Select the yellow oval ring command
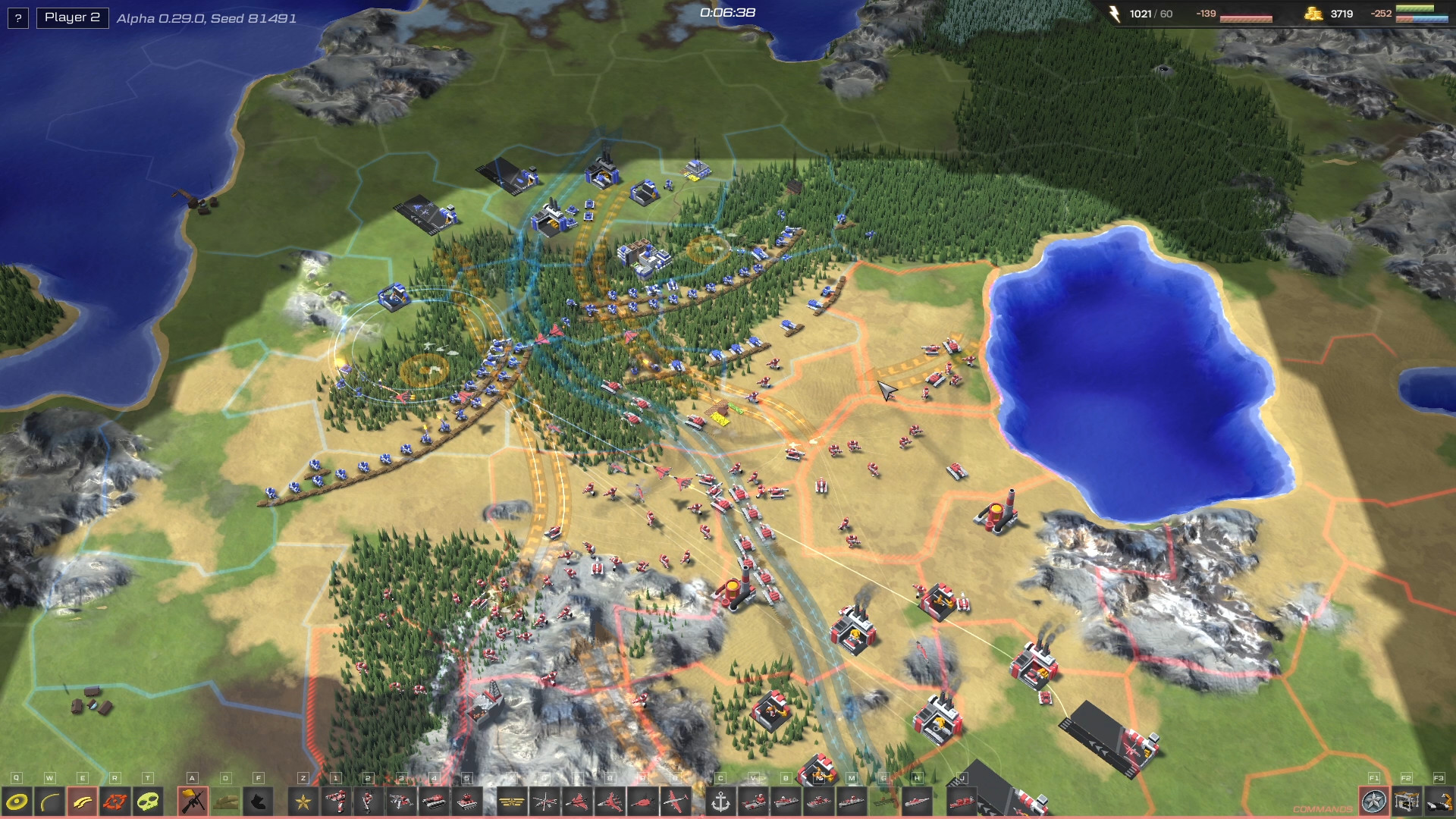 click(x=17, y=801)
